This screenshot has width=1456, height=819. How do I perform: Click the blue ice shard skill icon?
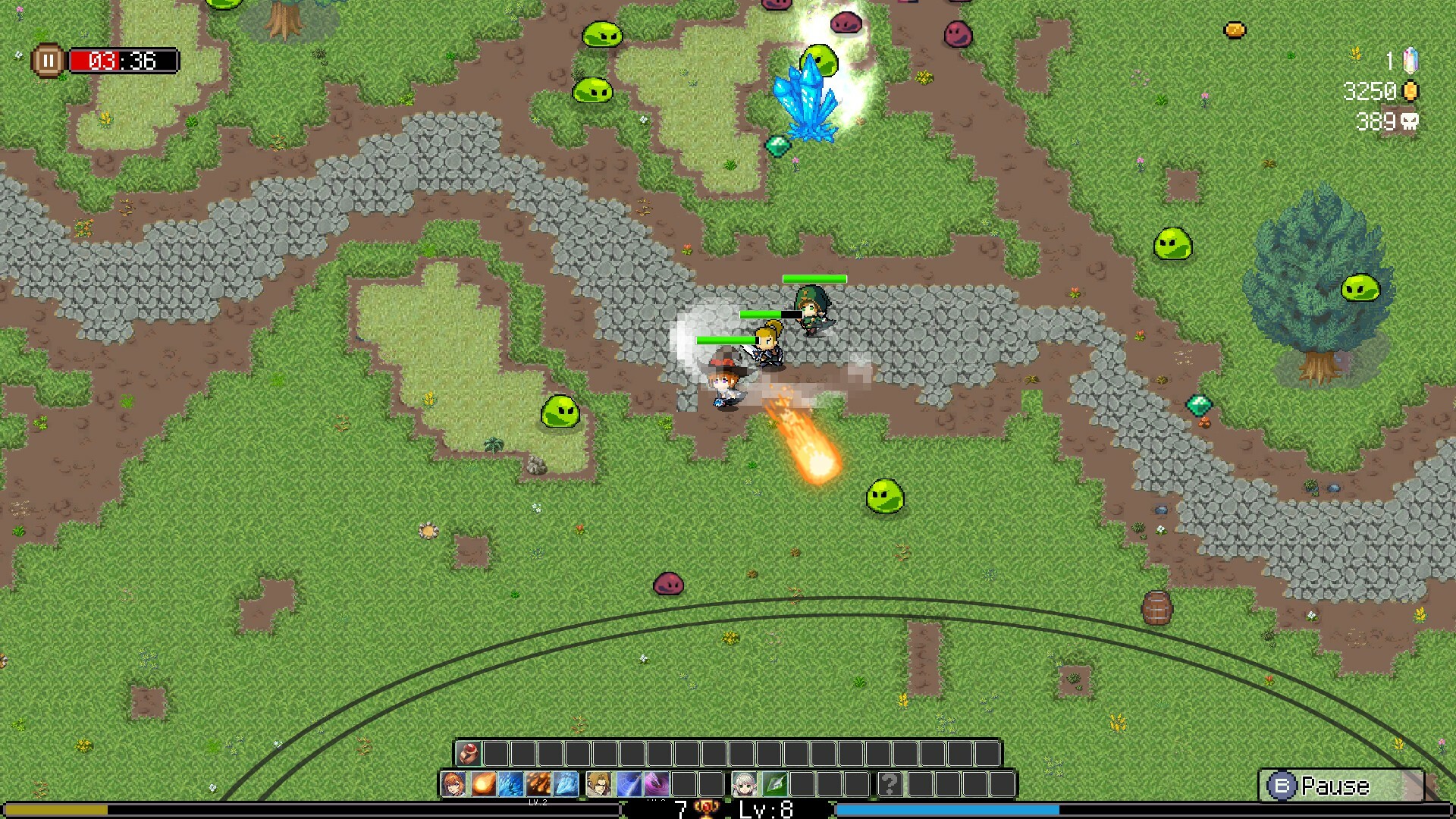(513, 785)
